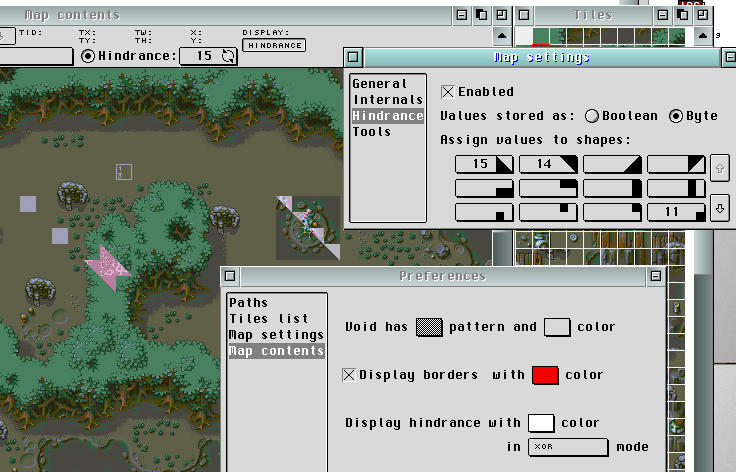
Task: Open the Internals settings section
Action: [387, 100]
